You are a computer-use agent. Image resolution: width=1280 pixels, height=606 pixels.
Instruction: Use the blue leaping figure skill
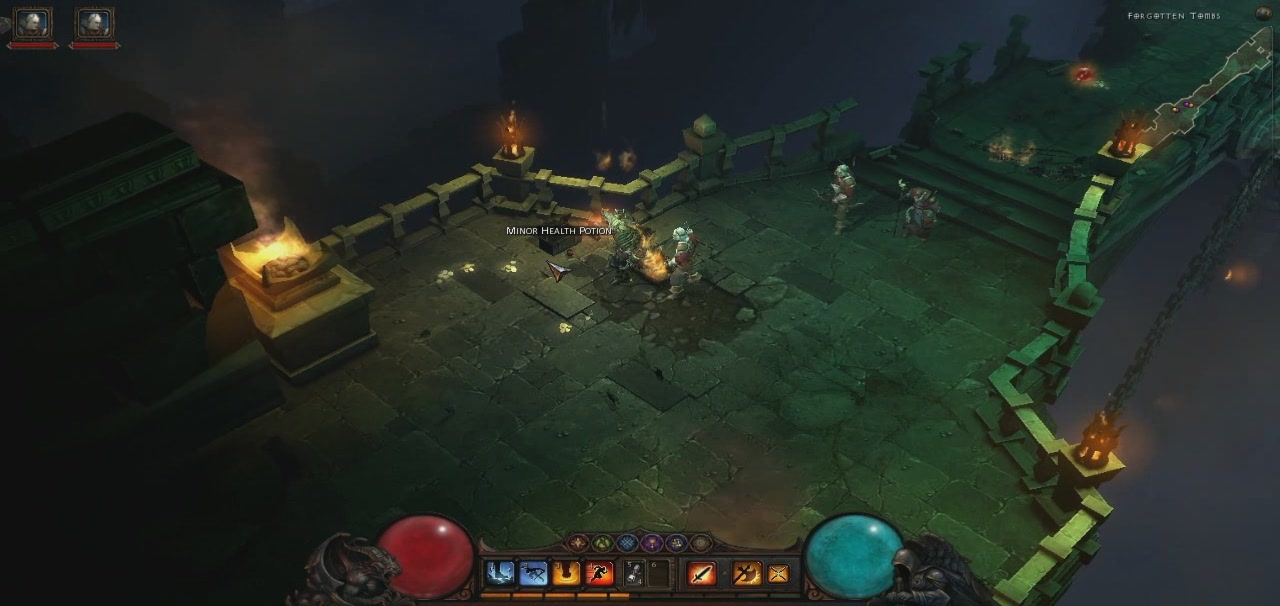click(533, 573)
